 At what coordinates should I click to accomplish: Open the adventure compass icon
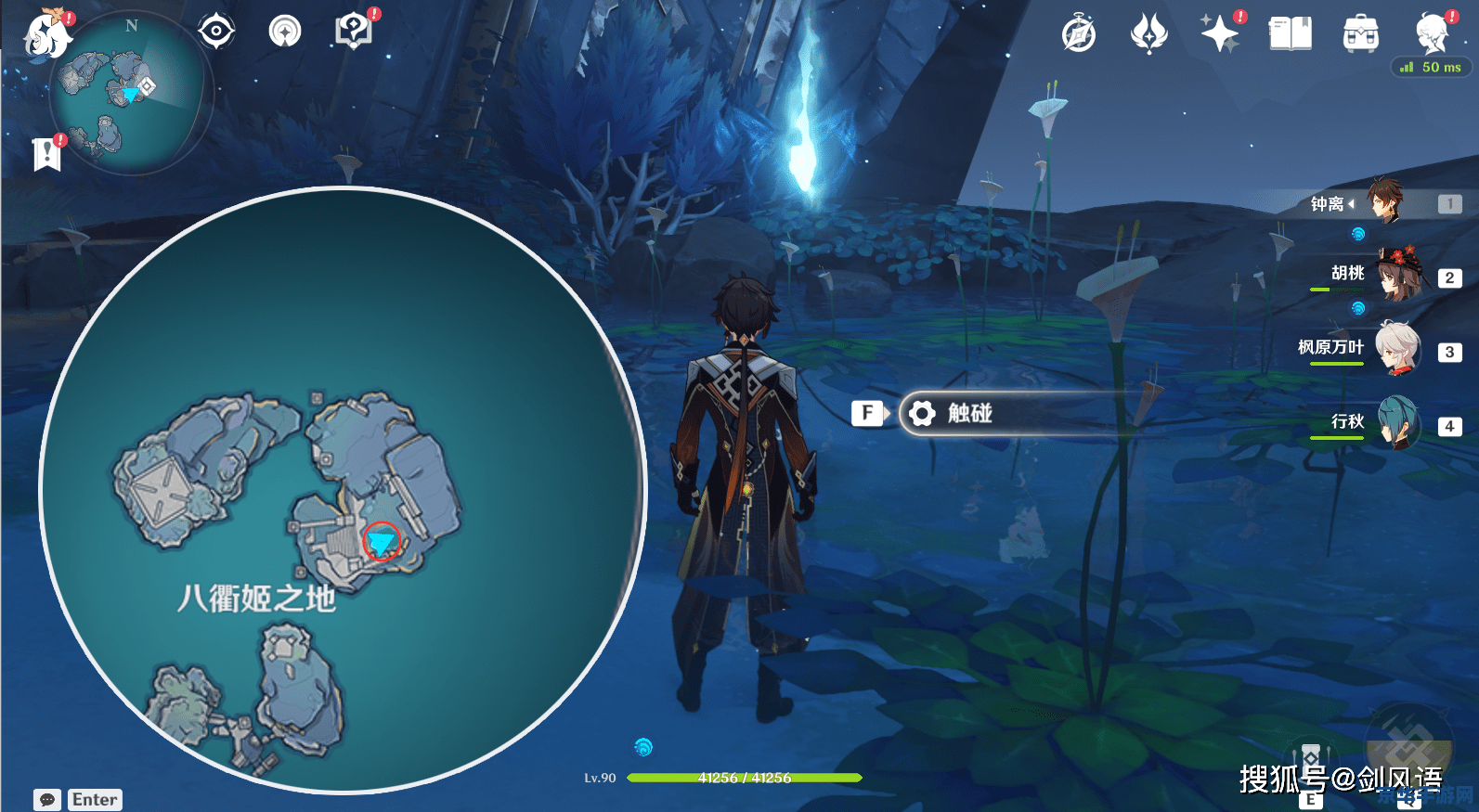(x=1079, y=34)
